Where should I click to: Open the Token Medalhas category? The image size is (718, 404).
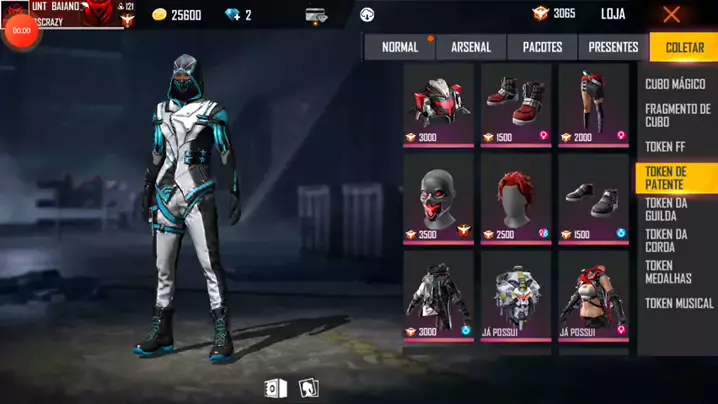669,272
